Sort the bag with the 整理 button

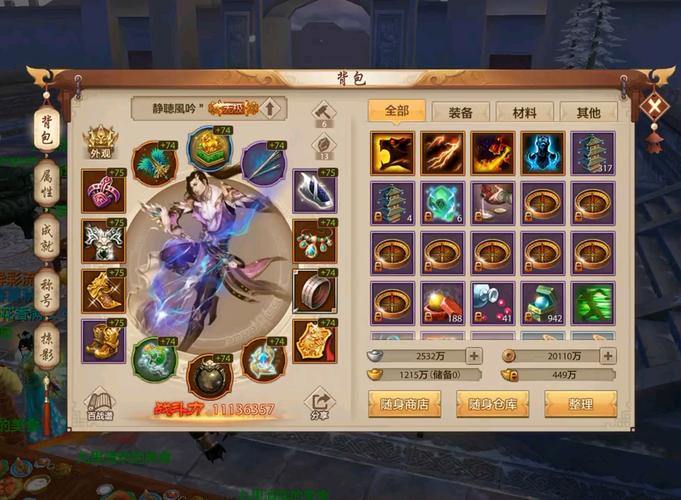click(x=580, y=404)
